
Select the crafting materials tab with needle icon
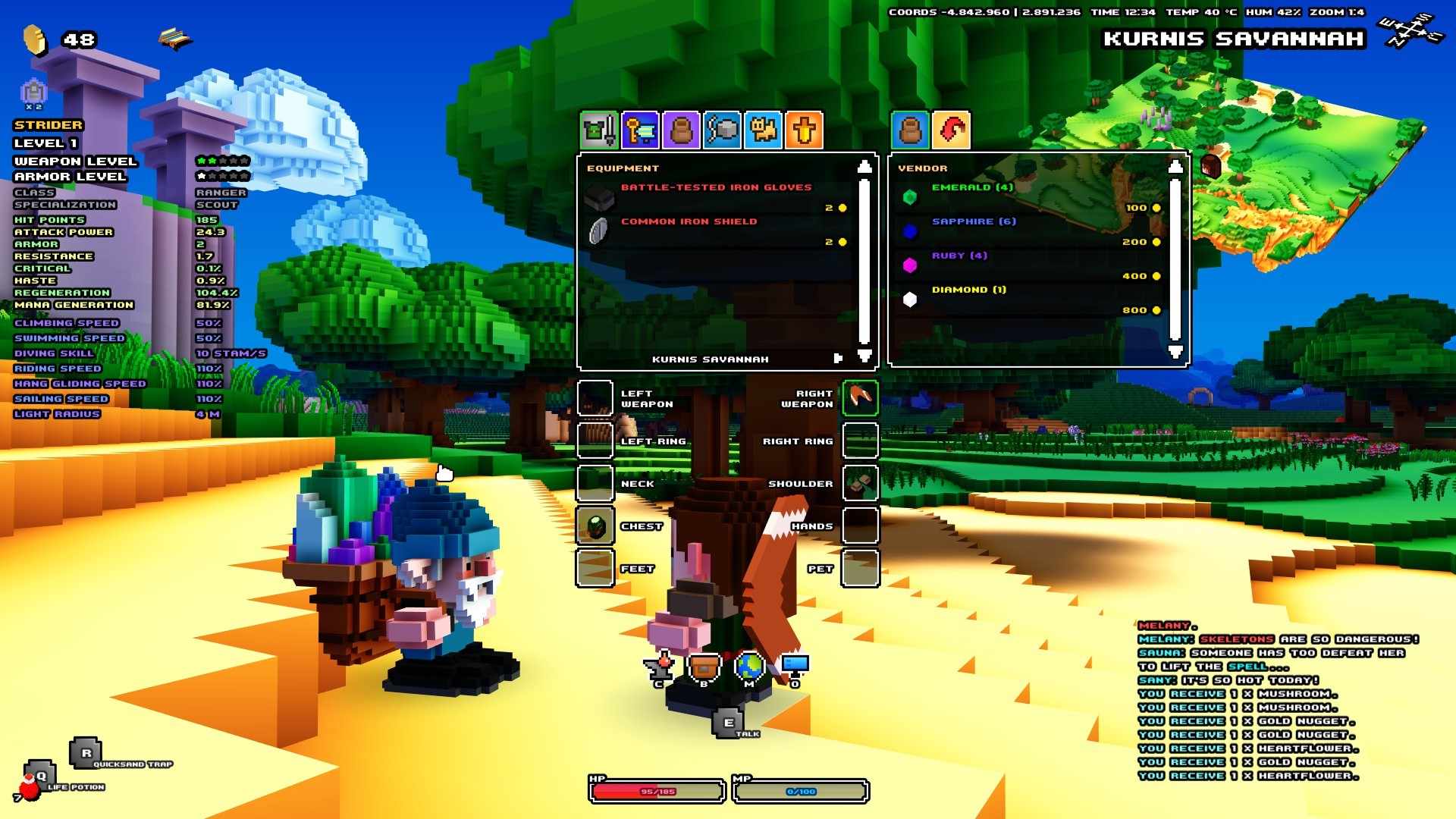[722, 130]
